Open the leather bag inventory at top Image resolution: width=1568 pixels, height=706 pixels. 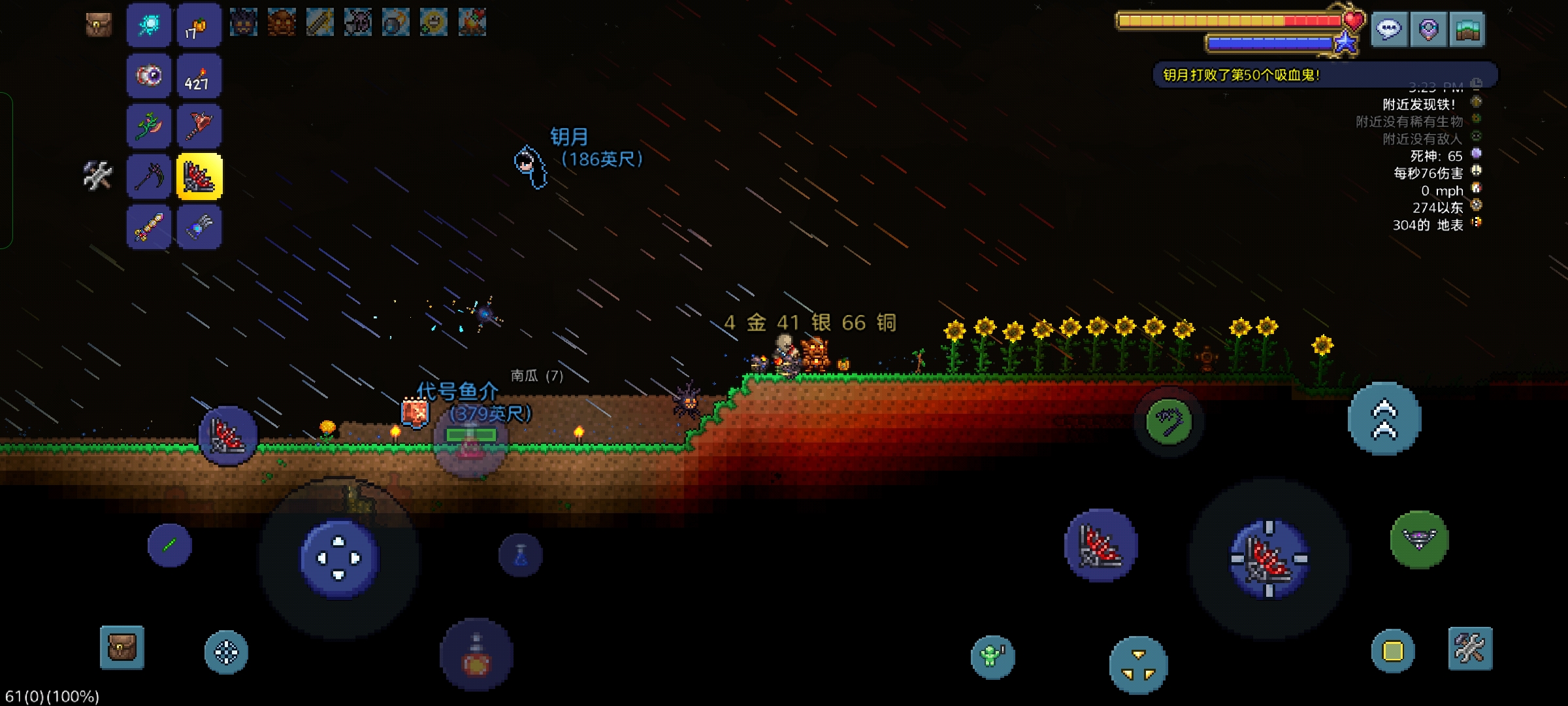[99, 25]
